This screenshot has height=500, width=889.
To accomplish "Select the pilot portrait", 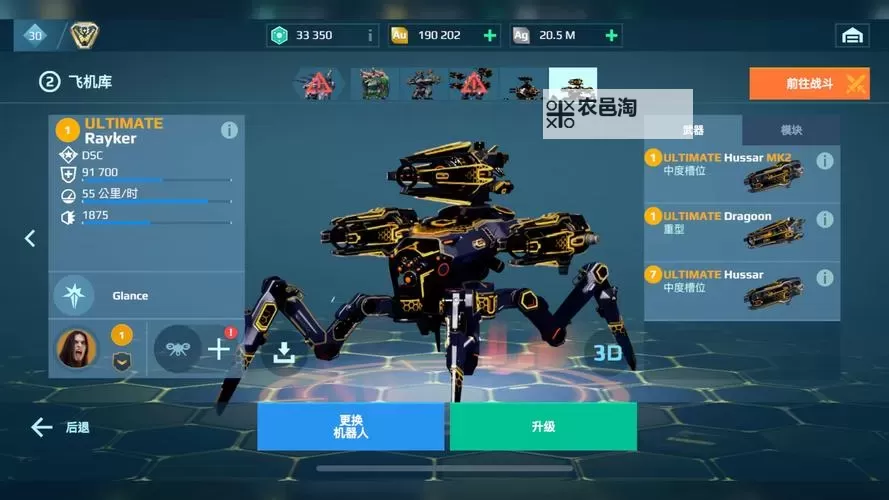I will [x=76, y=348].
